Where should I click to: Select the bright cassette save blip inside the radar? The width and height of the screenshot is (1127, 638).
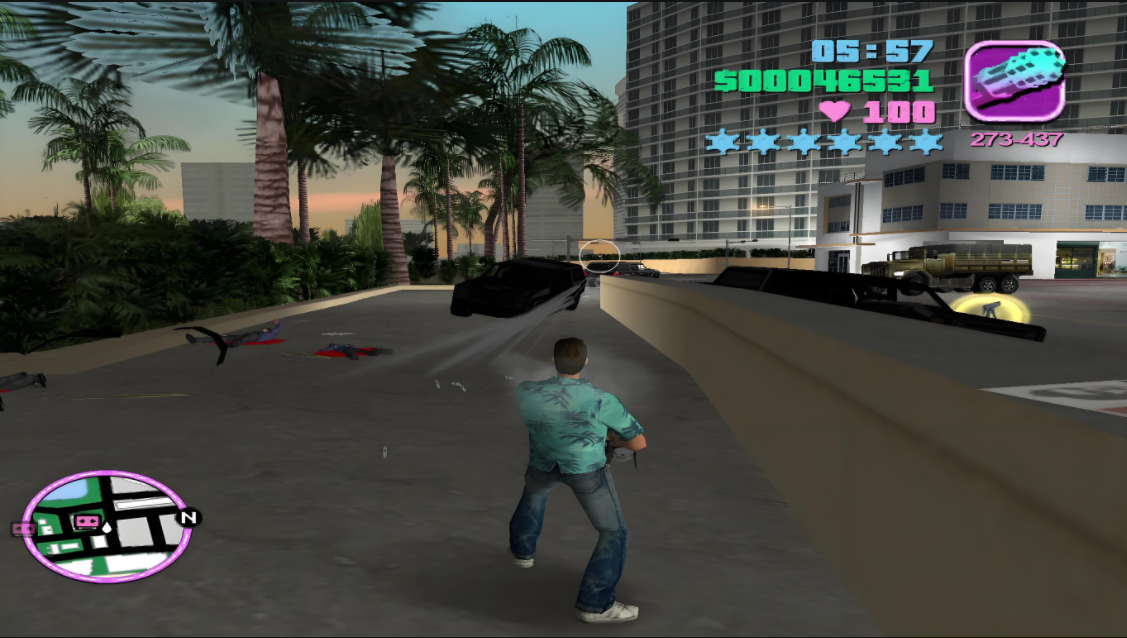click(88, 521)
